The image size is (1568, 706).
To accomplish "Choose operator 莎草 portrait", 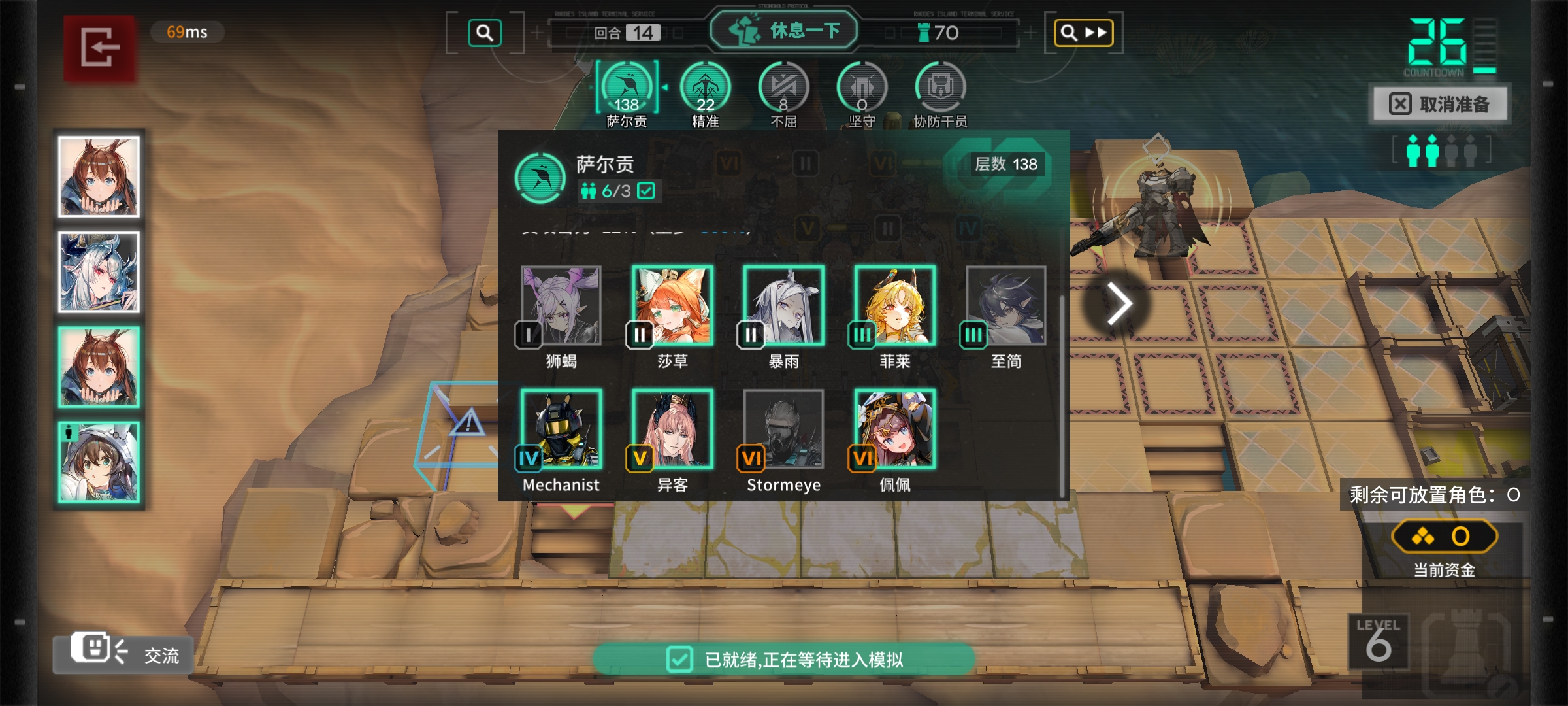I will (x=672, y=305).
